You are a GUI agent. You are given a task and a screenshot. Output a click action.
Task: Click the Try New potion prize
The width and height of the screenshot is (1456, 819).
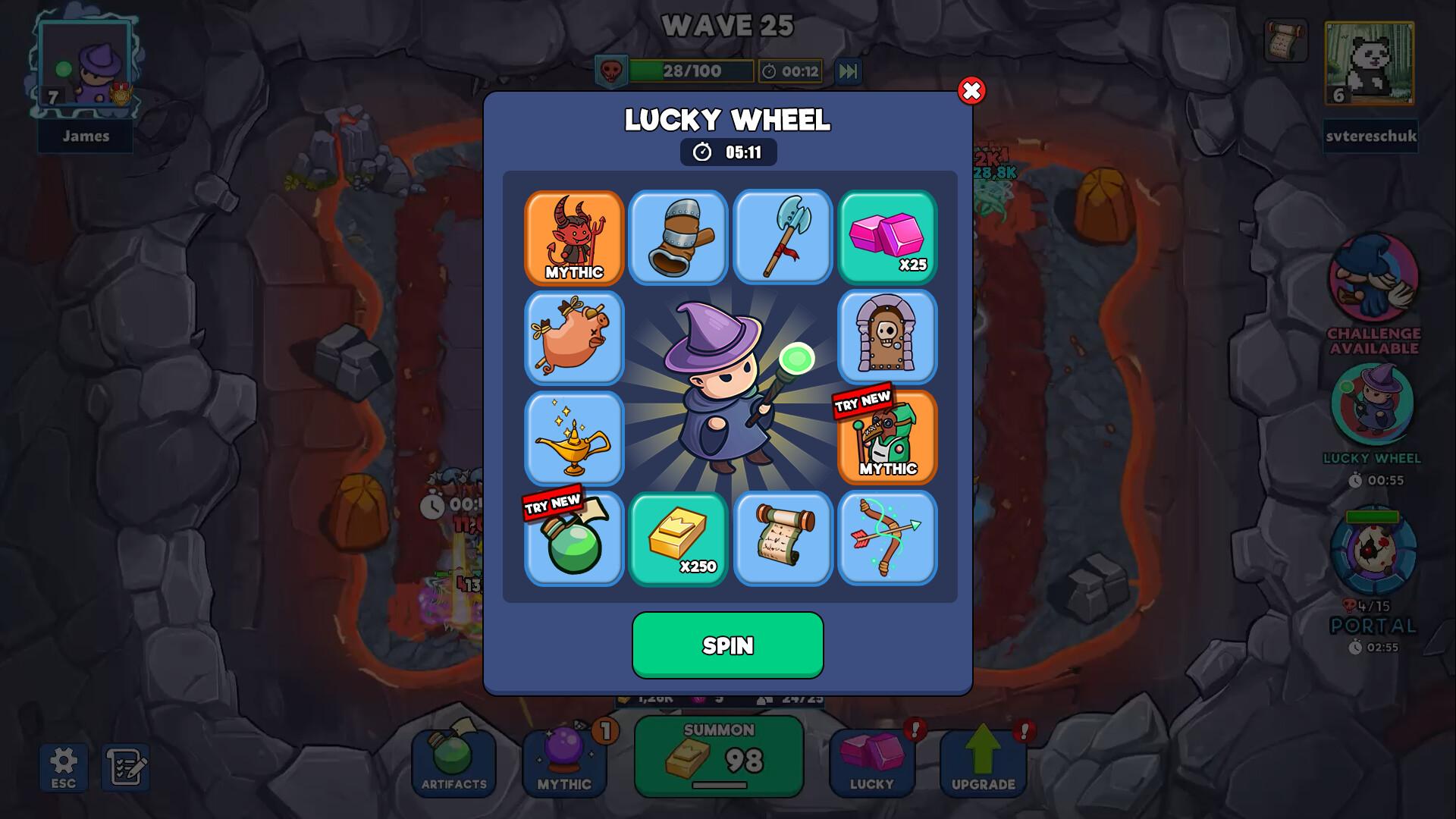pyautogui.click(x=574, y=539)
